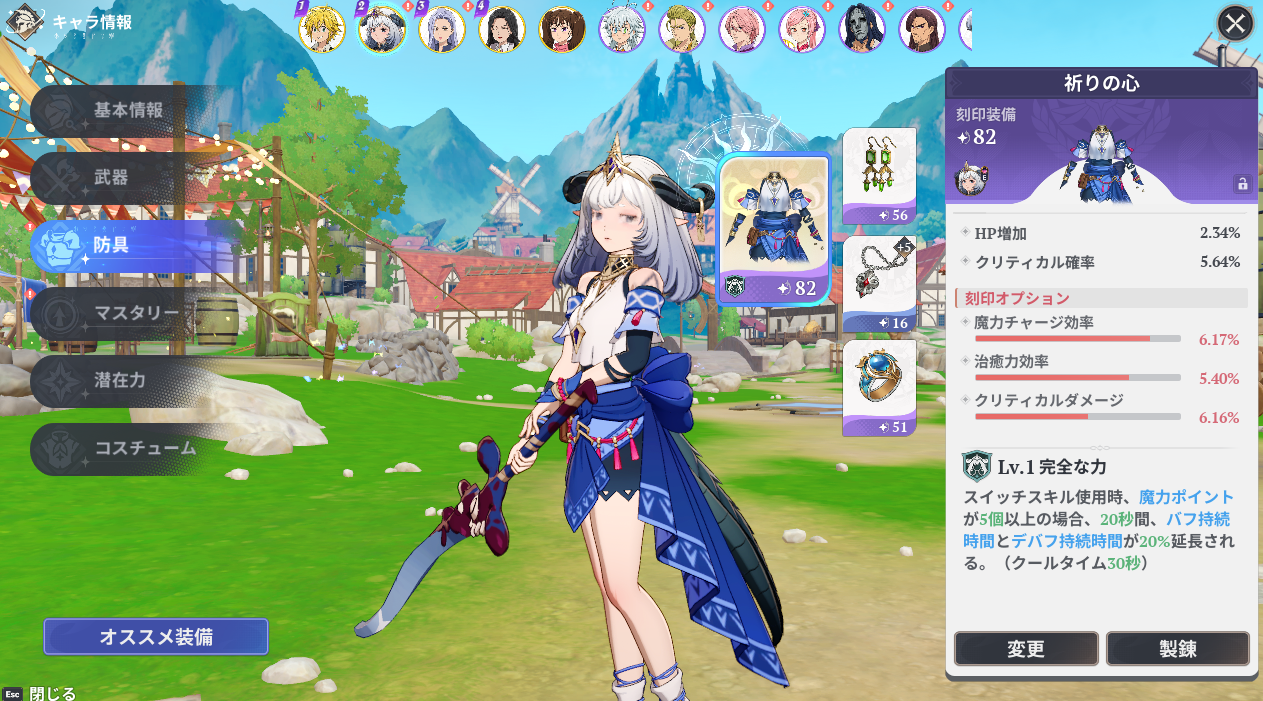Pick the silver chain necklace slot
This screenshot has height=701, width=1263.
pos(879,284)
